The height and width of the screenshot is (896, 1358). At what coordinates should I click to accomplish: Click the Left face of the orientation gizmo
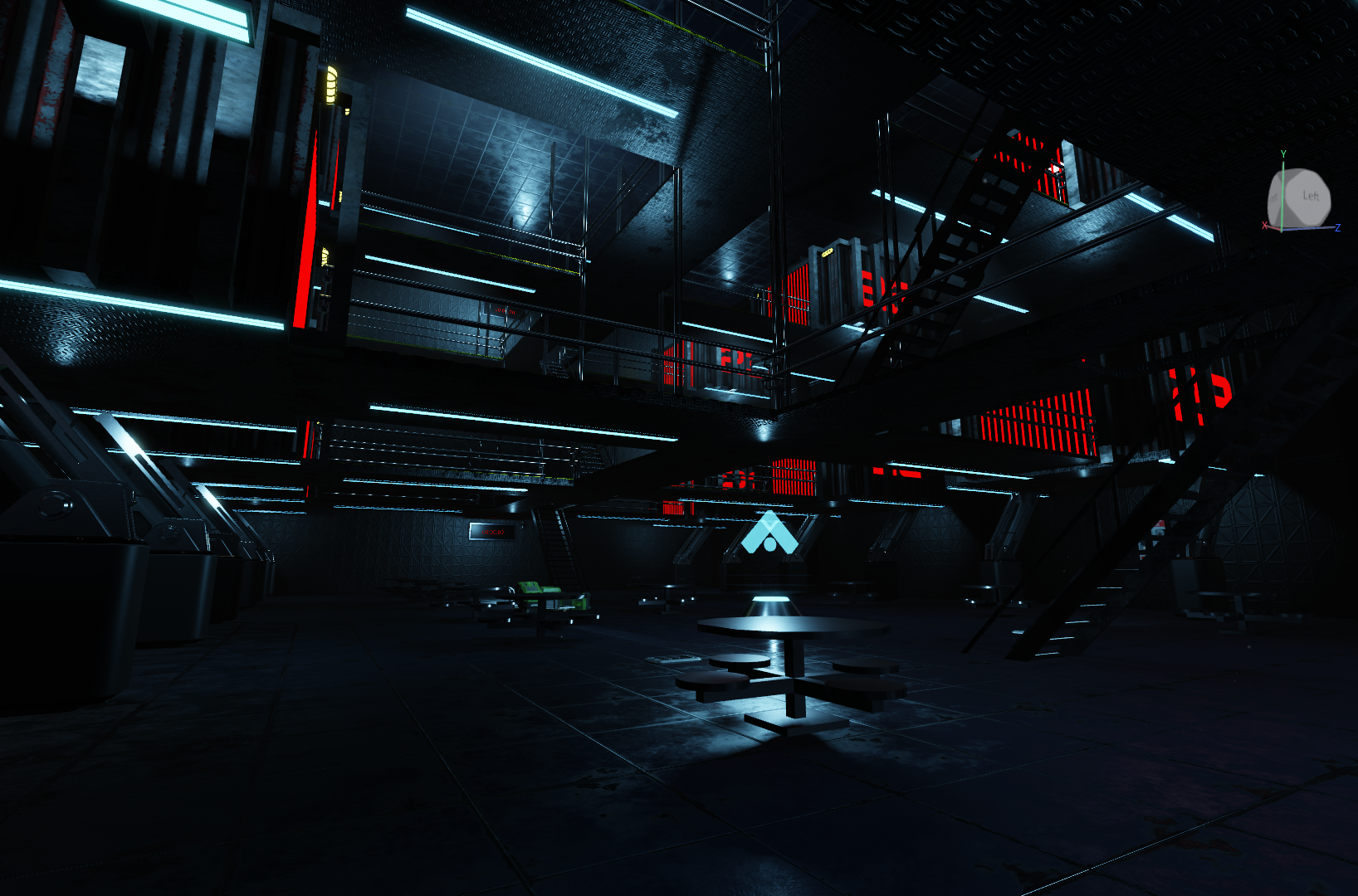pyautogui.click(x=1310, y=196)
